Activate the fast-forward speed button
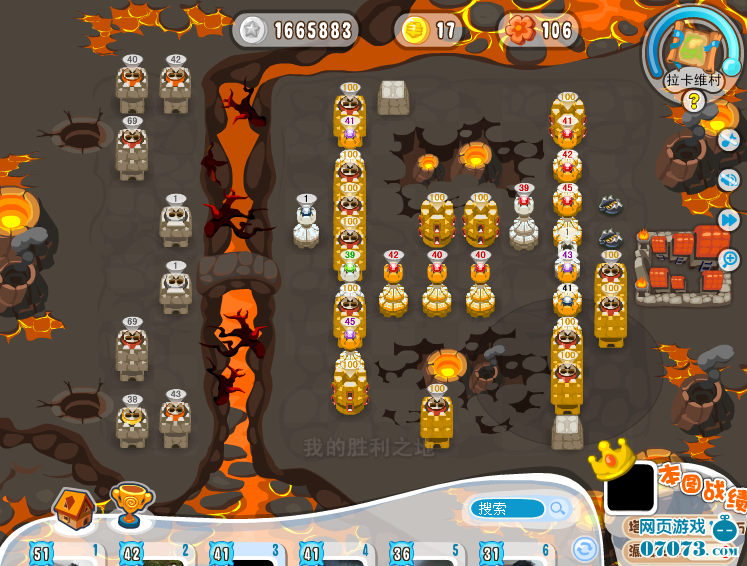 (x=729, y=219)
